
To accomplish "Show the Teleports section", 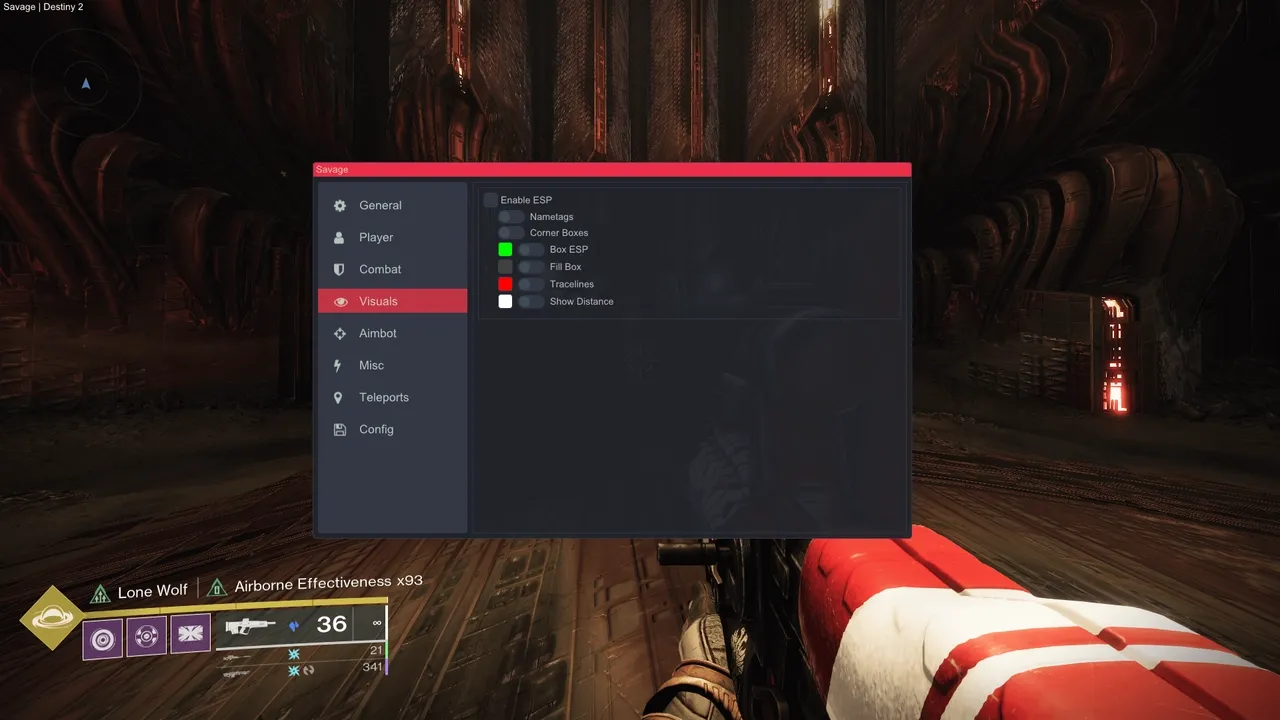I will (x=384, y=397).
